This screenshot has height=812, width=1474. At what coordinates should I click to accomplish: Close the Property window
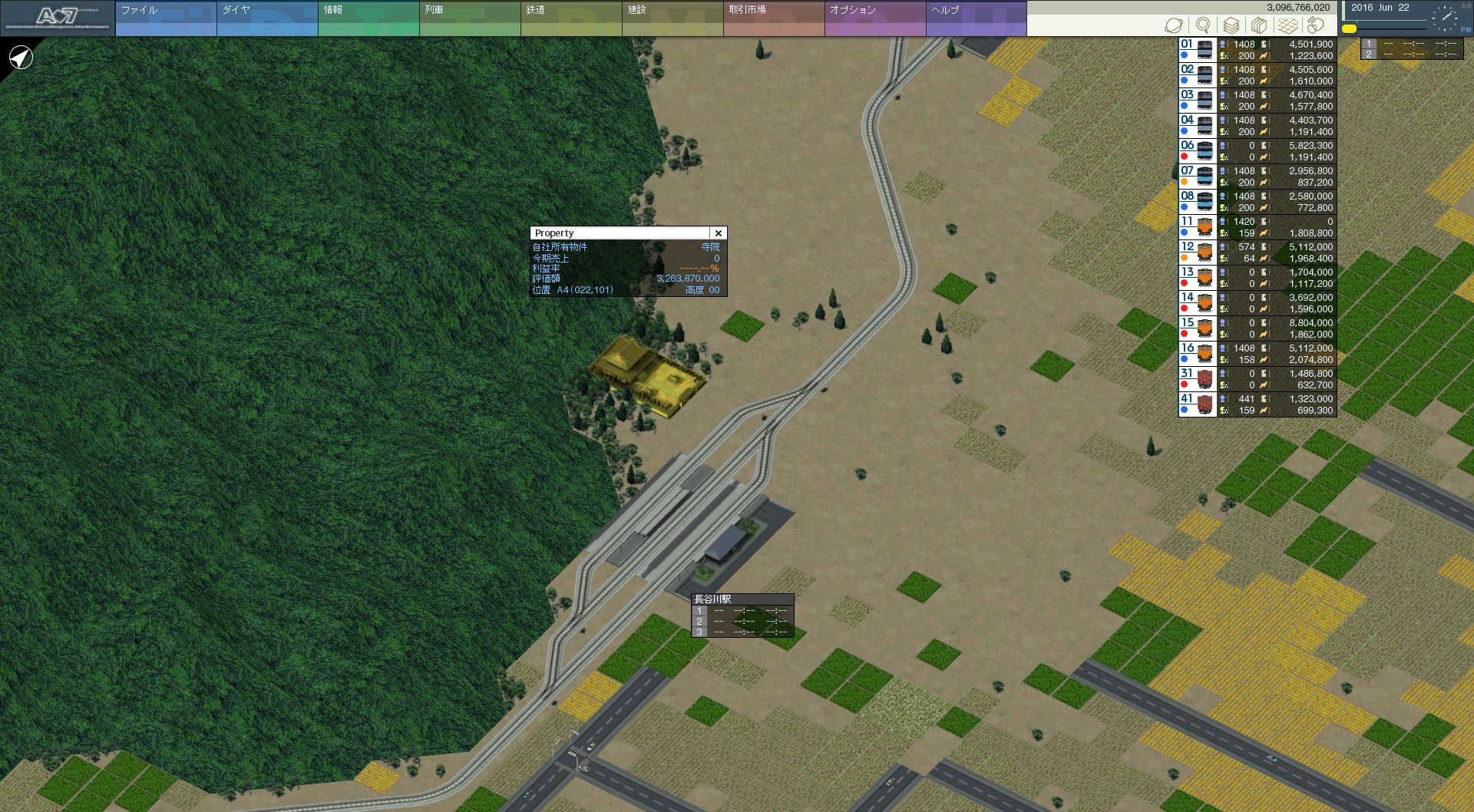click(x=718, y=233)
